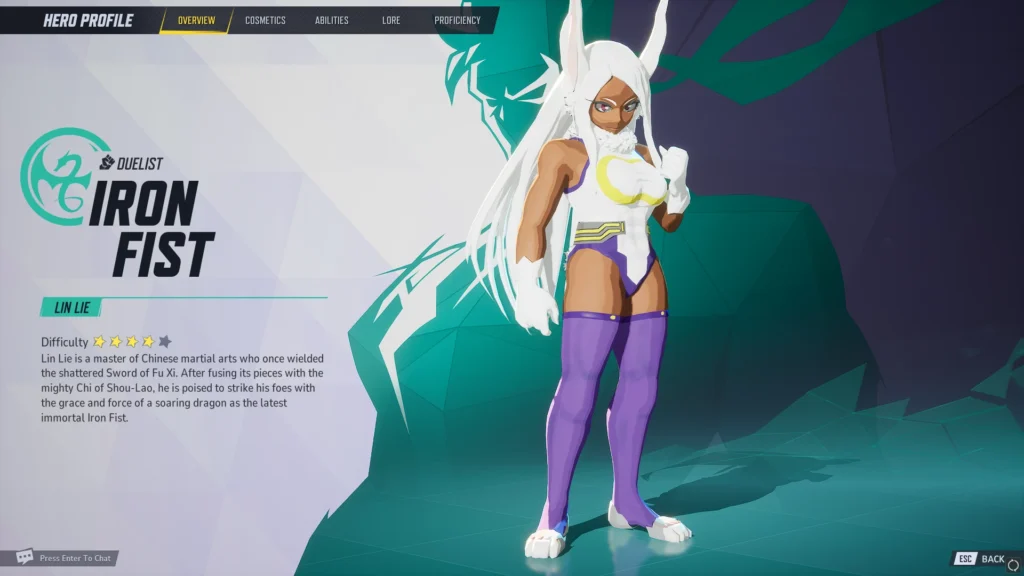View the Proficiency tab
The height and width of the screenshot is (576, 1024).
click(x=457, y=20)
